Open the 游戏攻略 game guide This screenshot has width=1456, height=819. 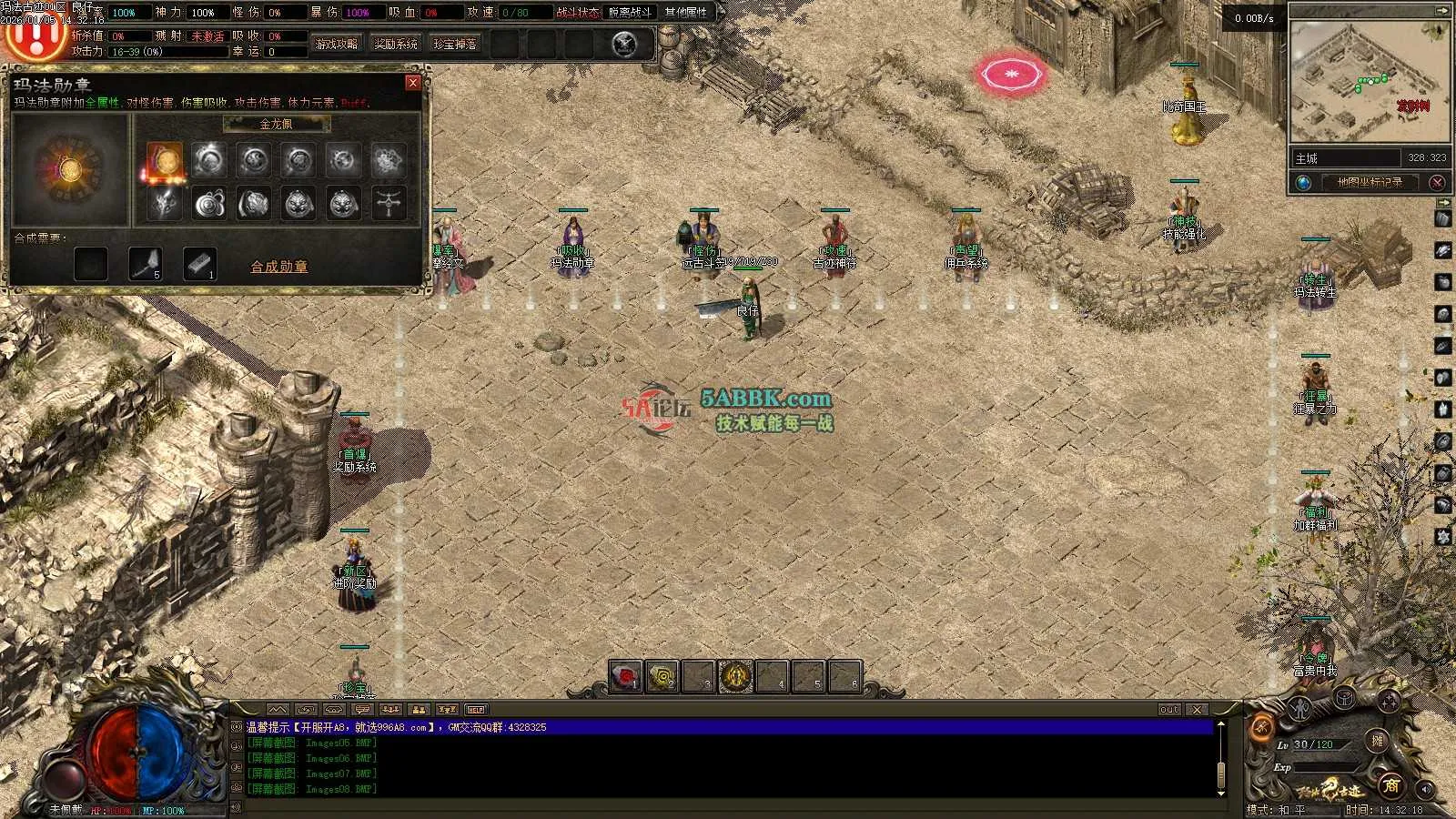(x=337, y=44)
